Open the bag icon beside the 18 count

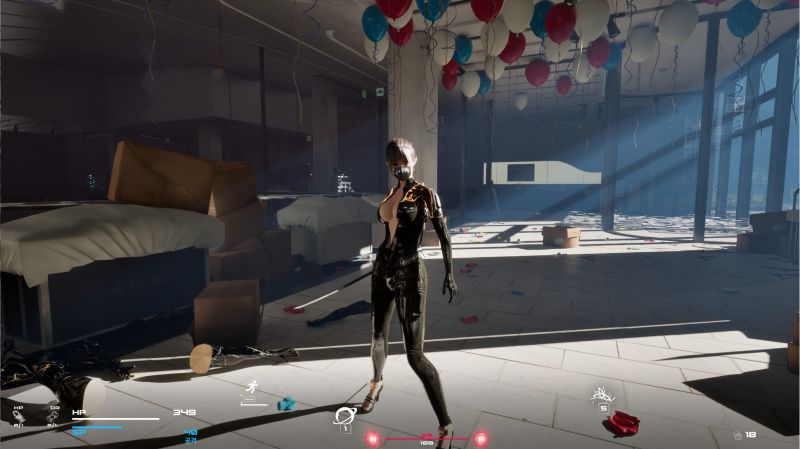pyautogui.click(x=737, y=434)
